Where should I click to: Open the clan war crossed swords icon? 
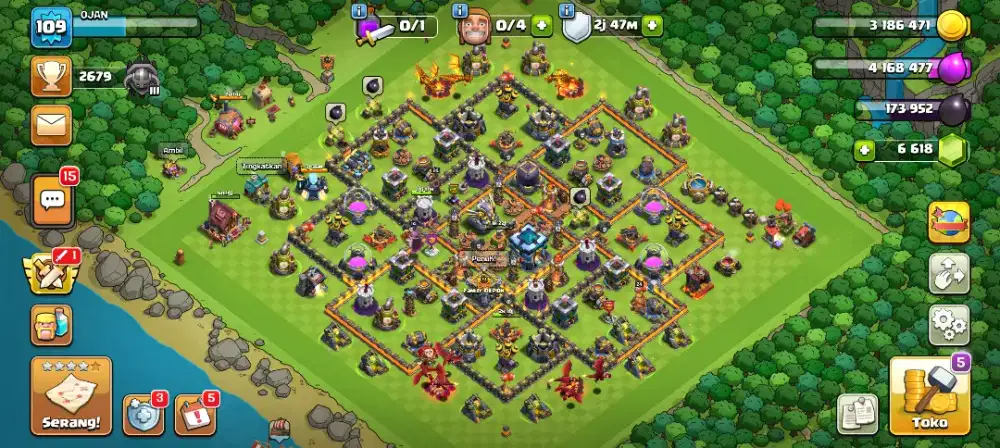pyautogui.click(x=51, y=272)
